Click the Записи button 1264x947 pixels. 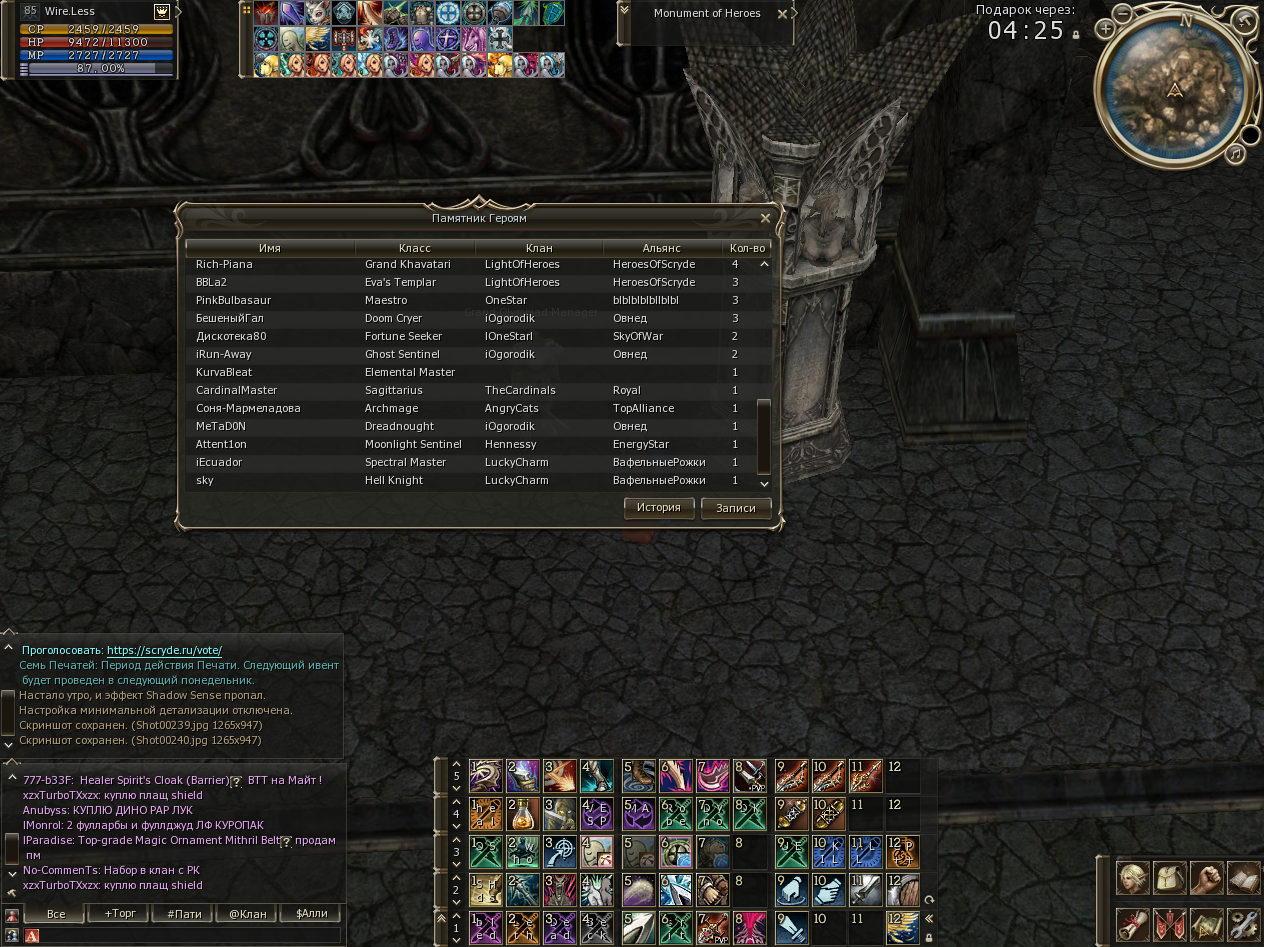(x=736, y=508)
